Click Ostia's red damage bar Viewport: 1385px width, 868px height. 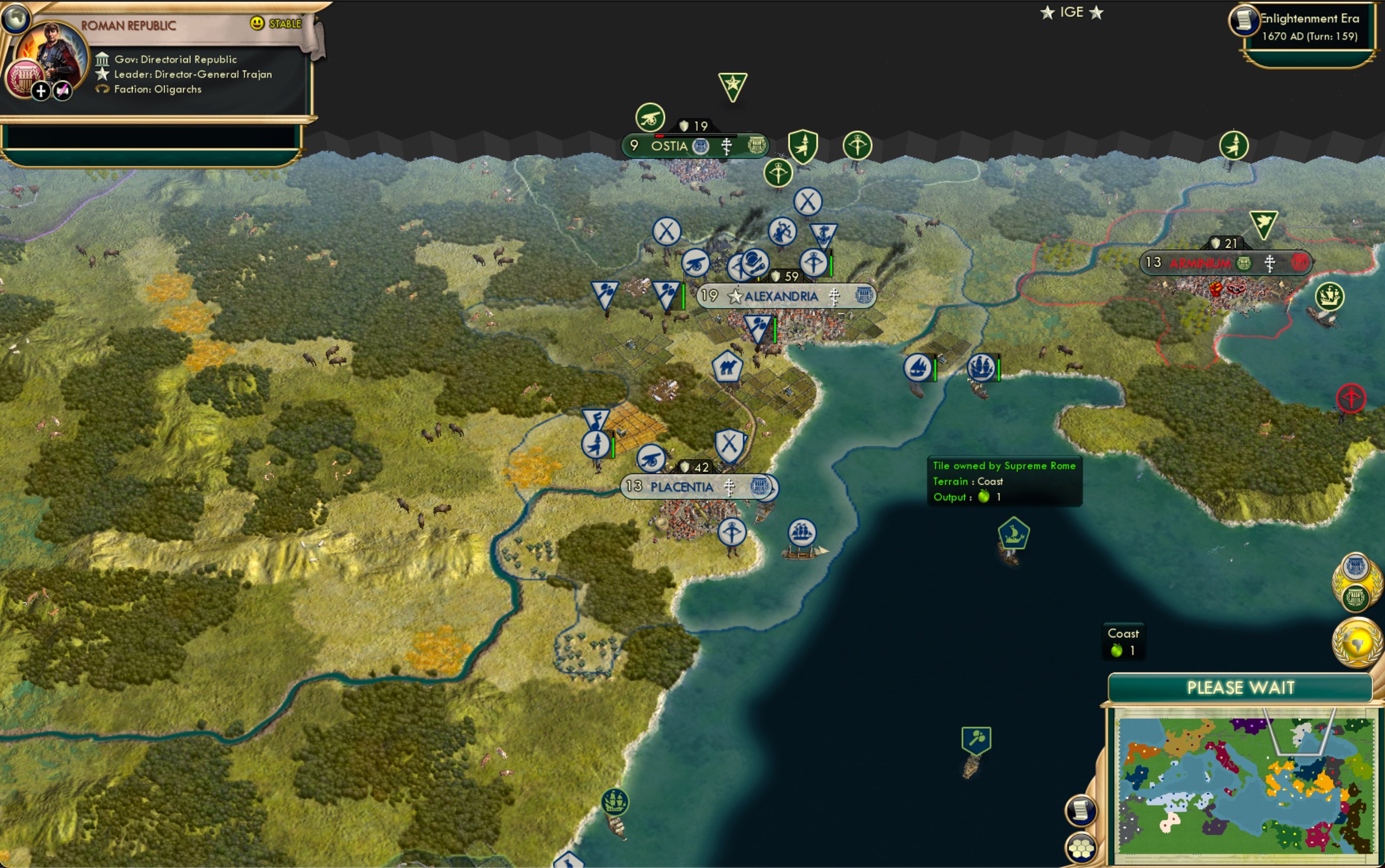[x=659, y=136]
